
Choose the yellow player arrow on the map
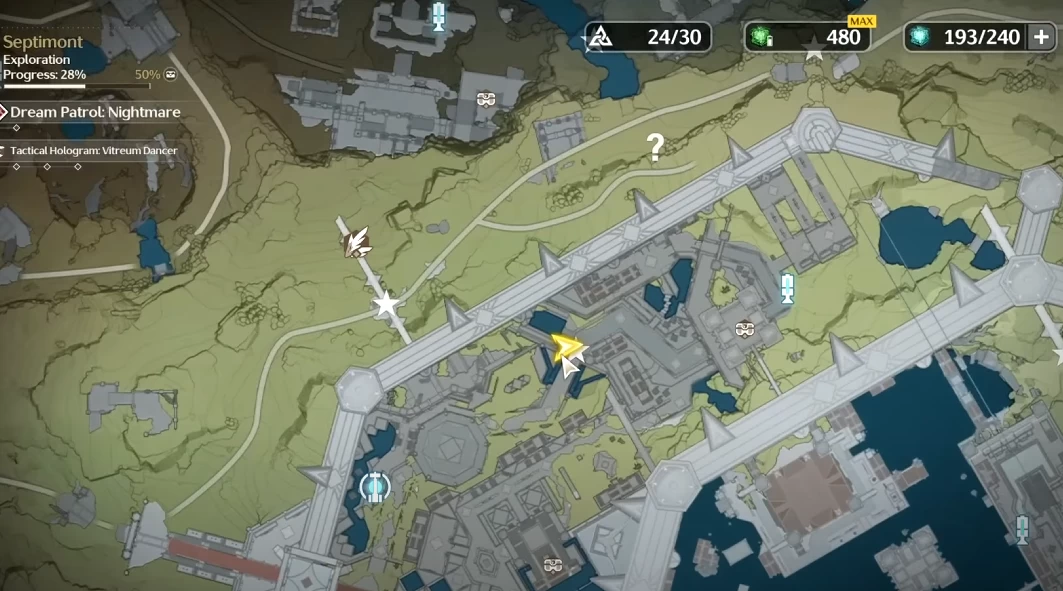[x=567, y=347]
